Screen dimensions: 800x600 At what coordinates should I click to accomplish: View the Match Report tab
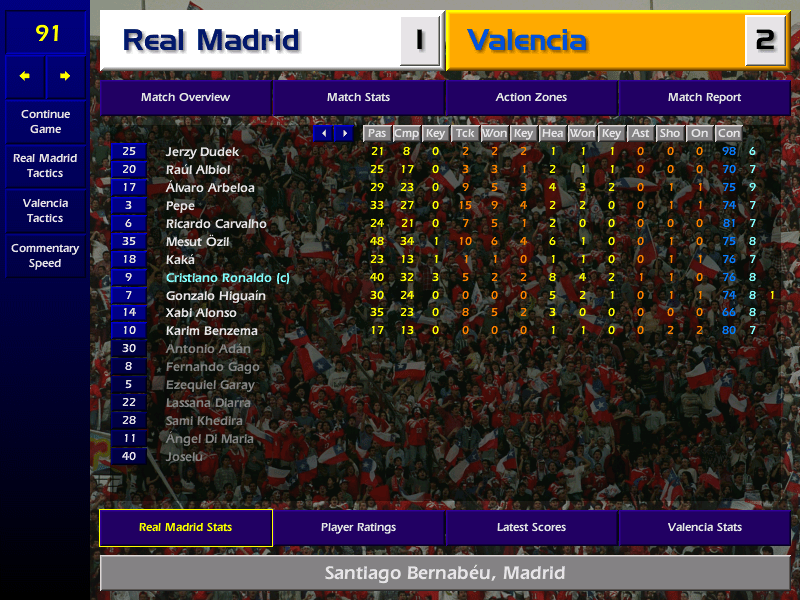pyautogui.click(x=704, y=98)
